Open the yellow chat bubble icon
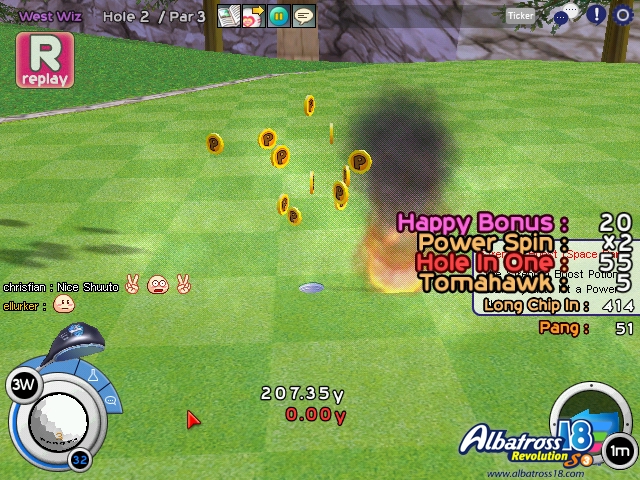This screenshot has height=480, width=640. [x=304, y=16]
